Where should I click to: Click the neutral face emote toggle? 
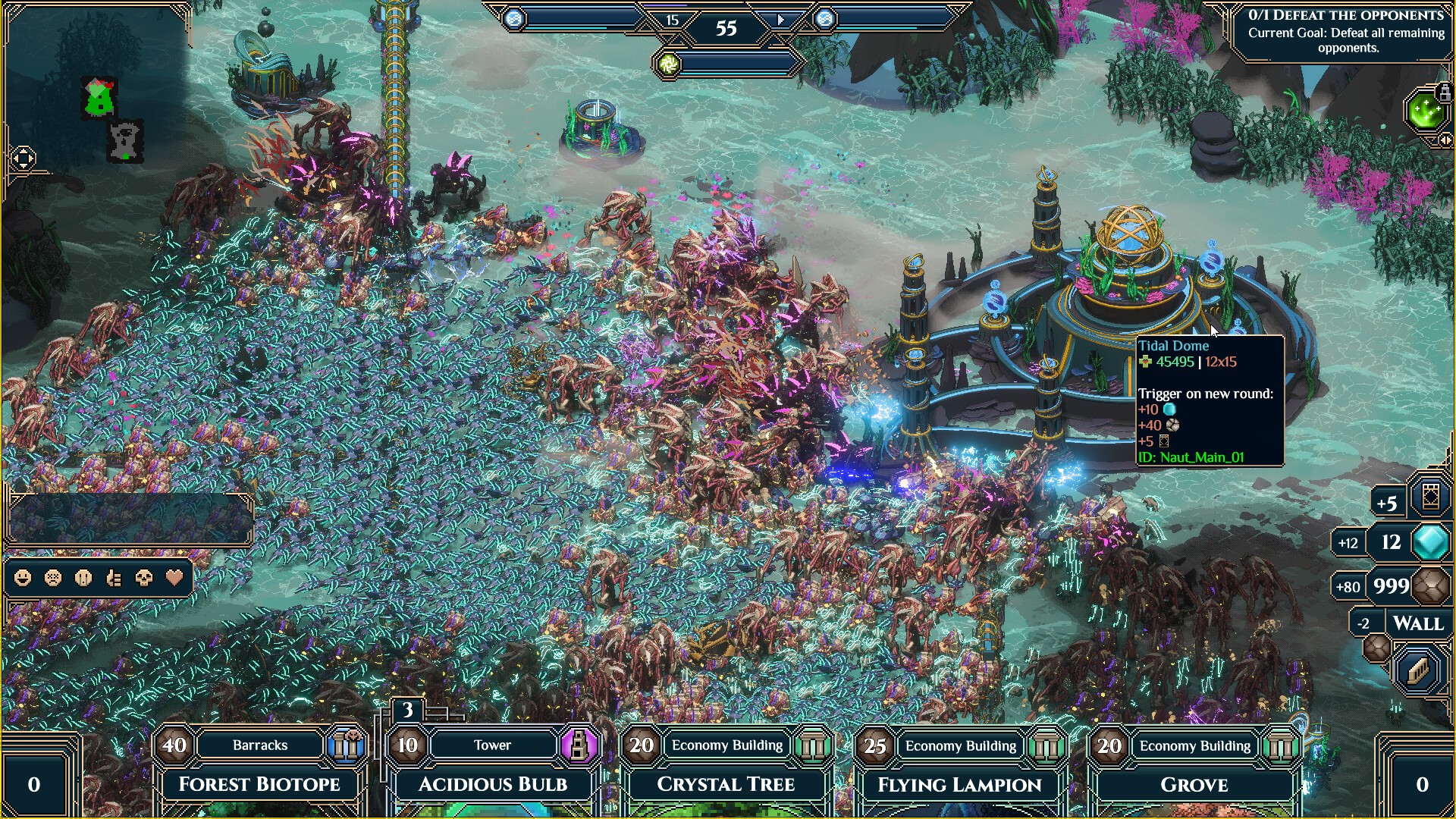point(83,578)
